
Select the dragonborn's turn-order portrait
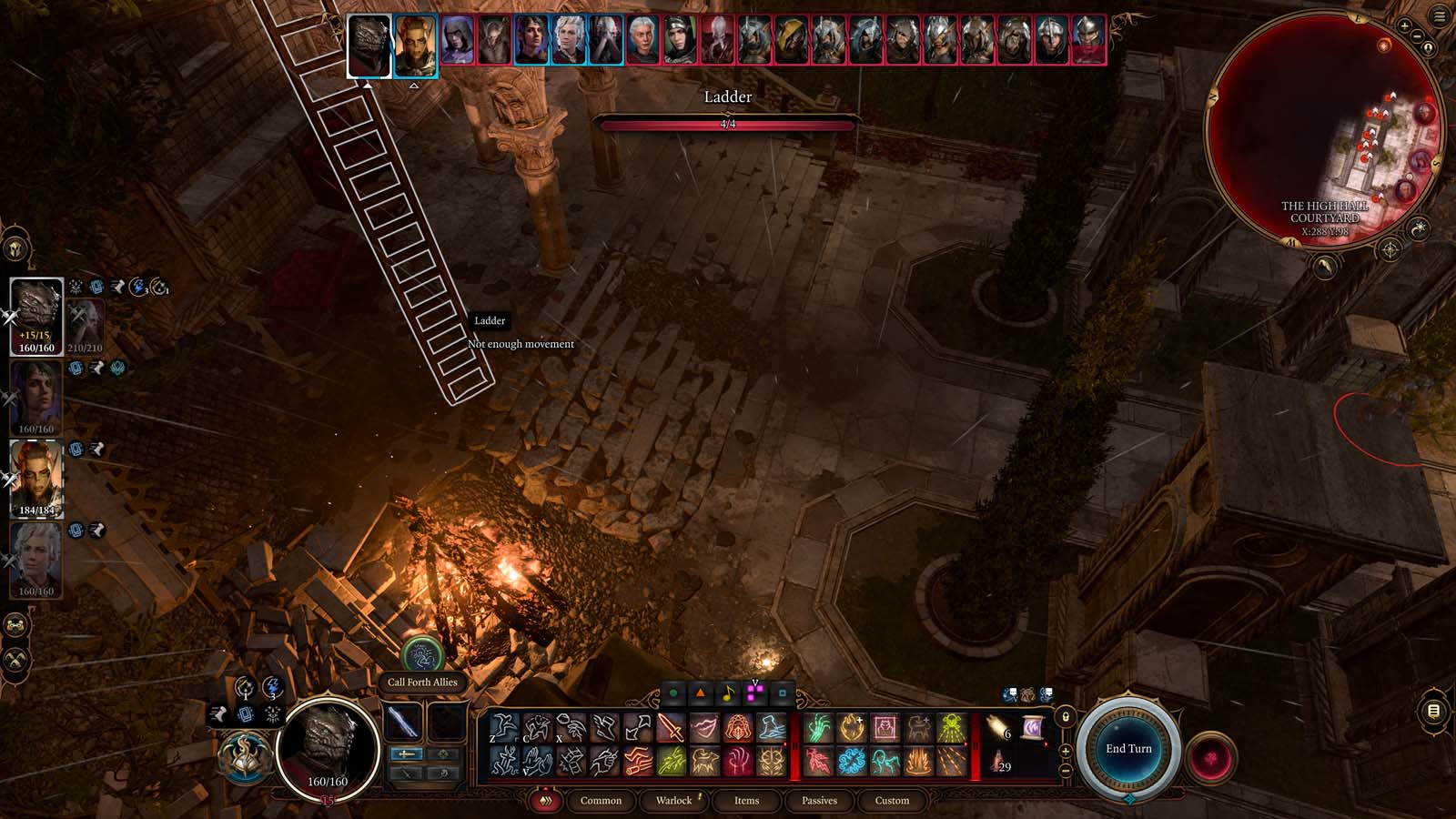(369, 45)
